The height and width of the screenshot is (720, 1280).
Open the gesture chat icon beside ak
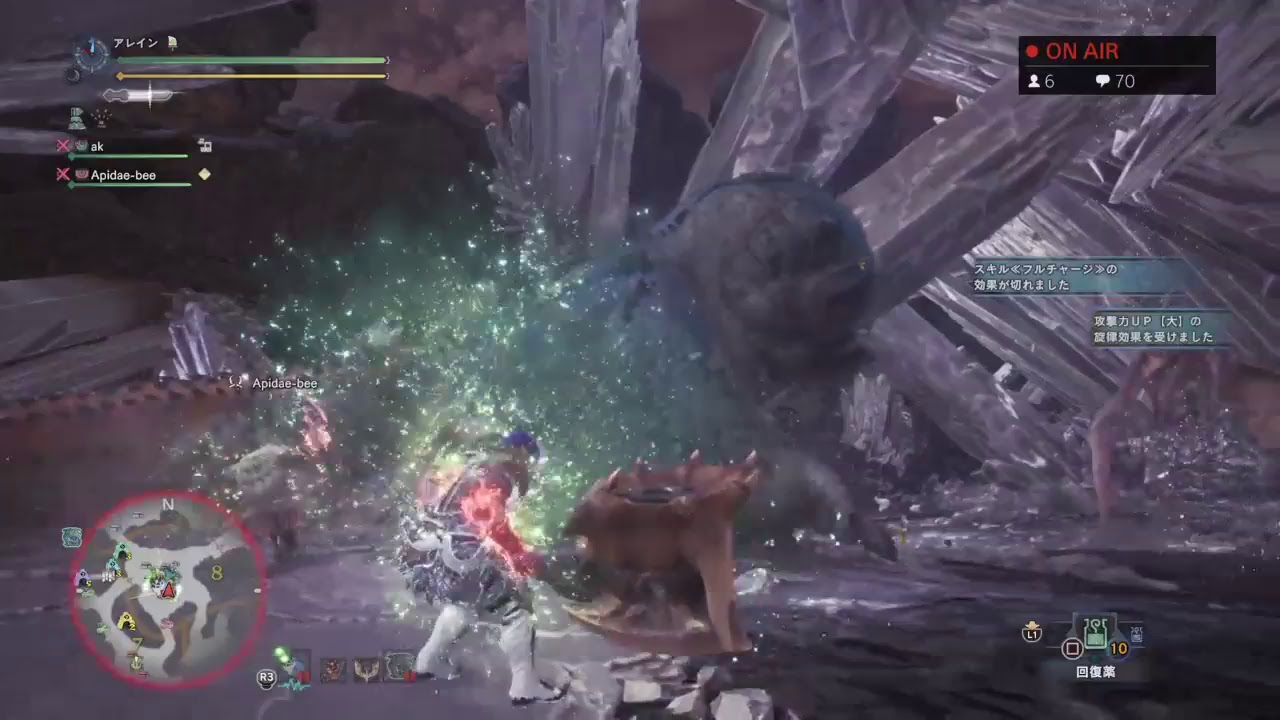tap(206, 146)
